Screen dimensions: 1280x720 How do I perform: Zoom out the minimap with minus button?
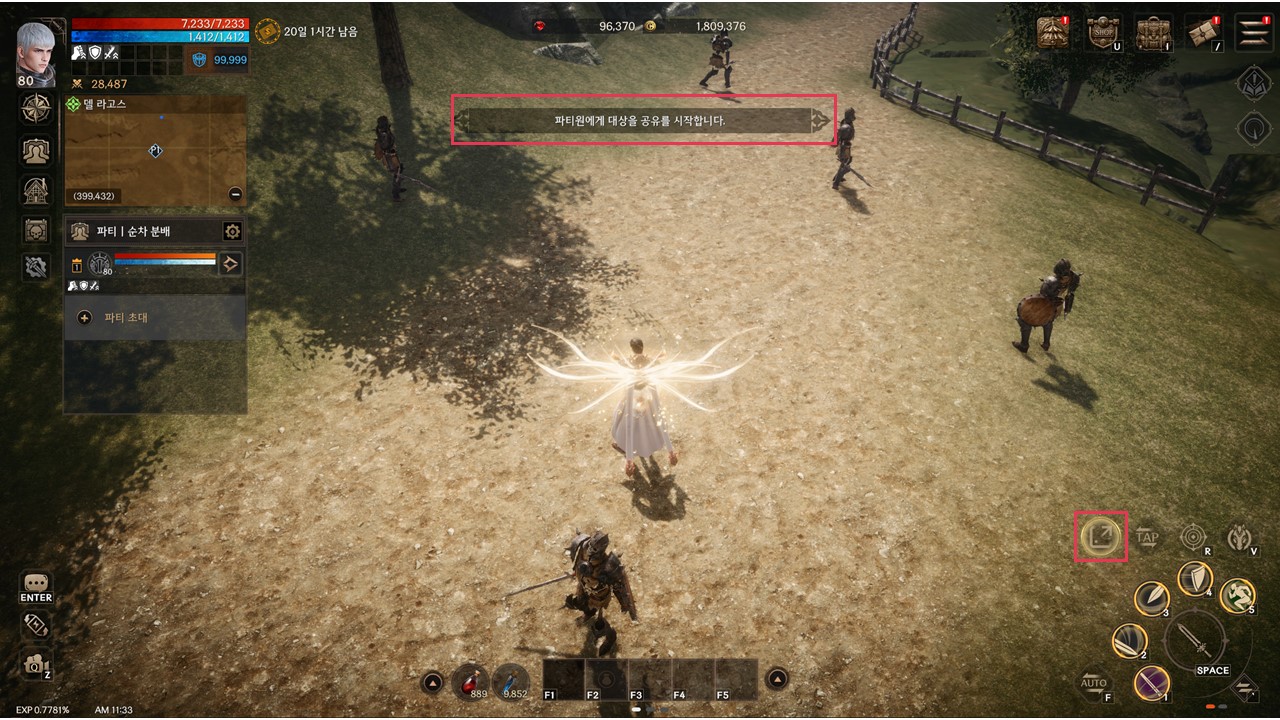pos(235,195)
